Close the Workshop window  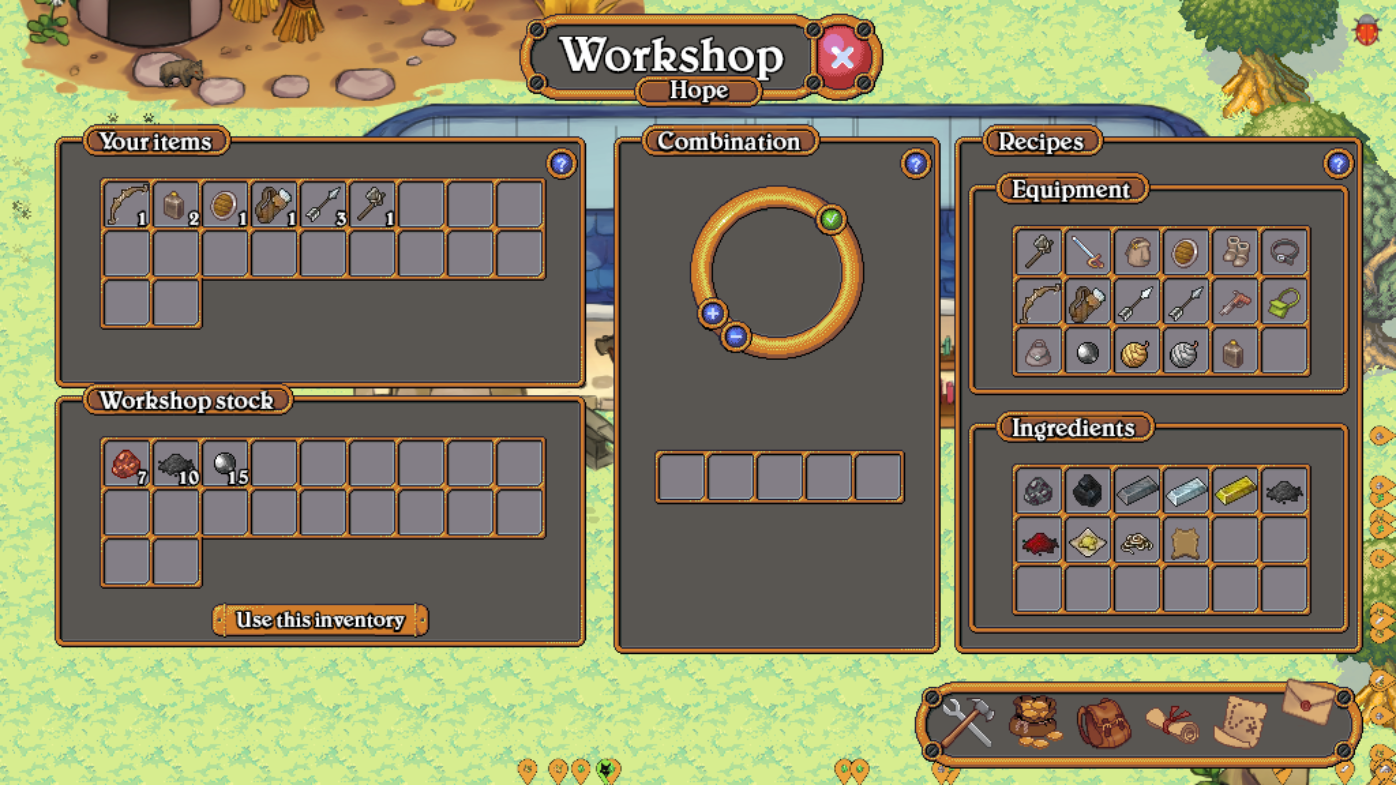pyautogui.click(x=842, y=57)
